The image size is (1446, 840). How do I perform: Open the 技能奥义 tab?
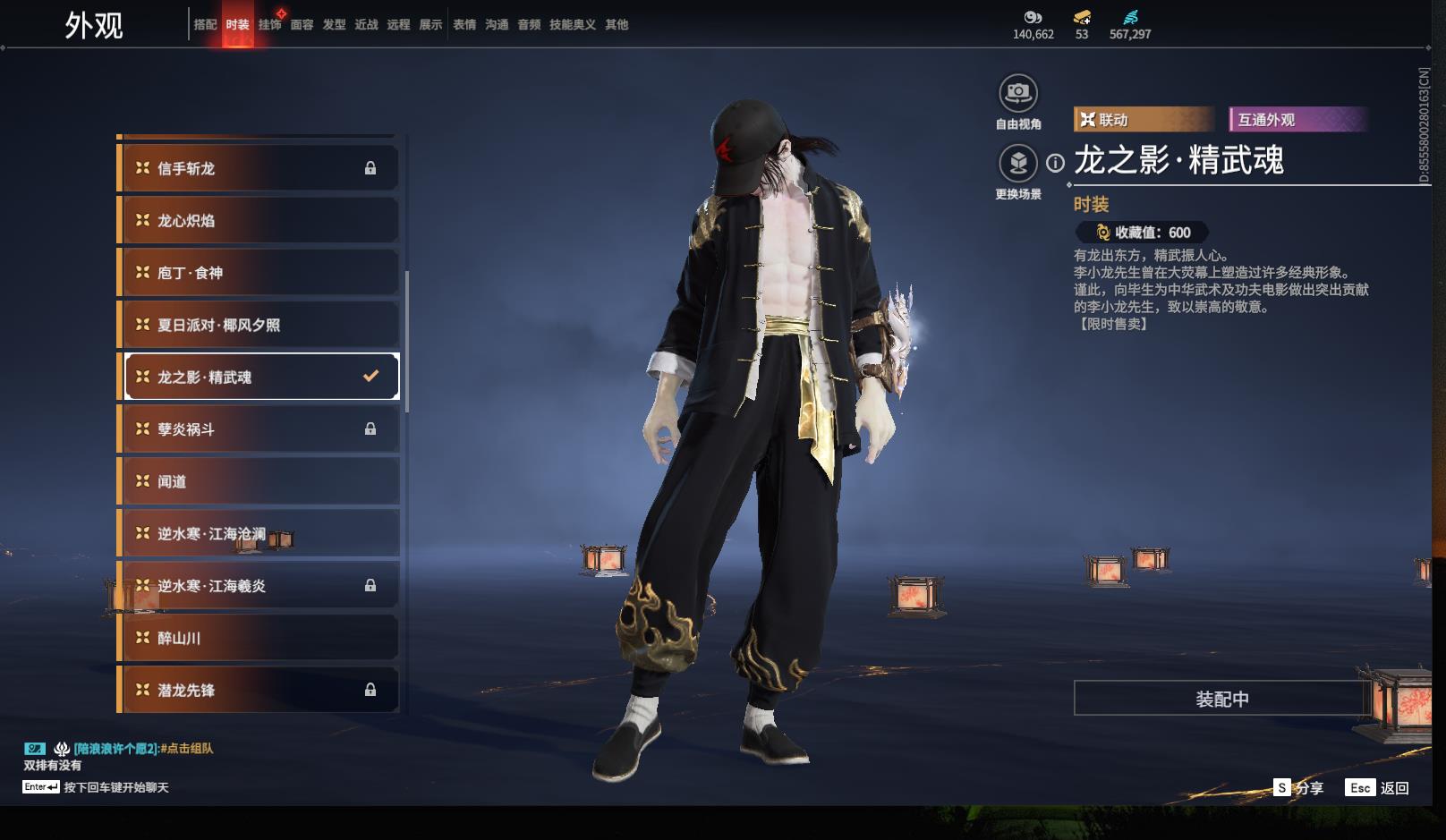pos(572,25)
